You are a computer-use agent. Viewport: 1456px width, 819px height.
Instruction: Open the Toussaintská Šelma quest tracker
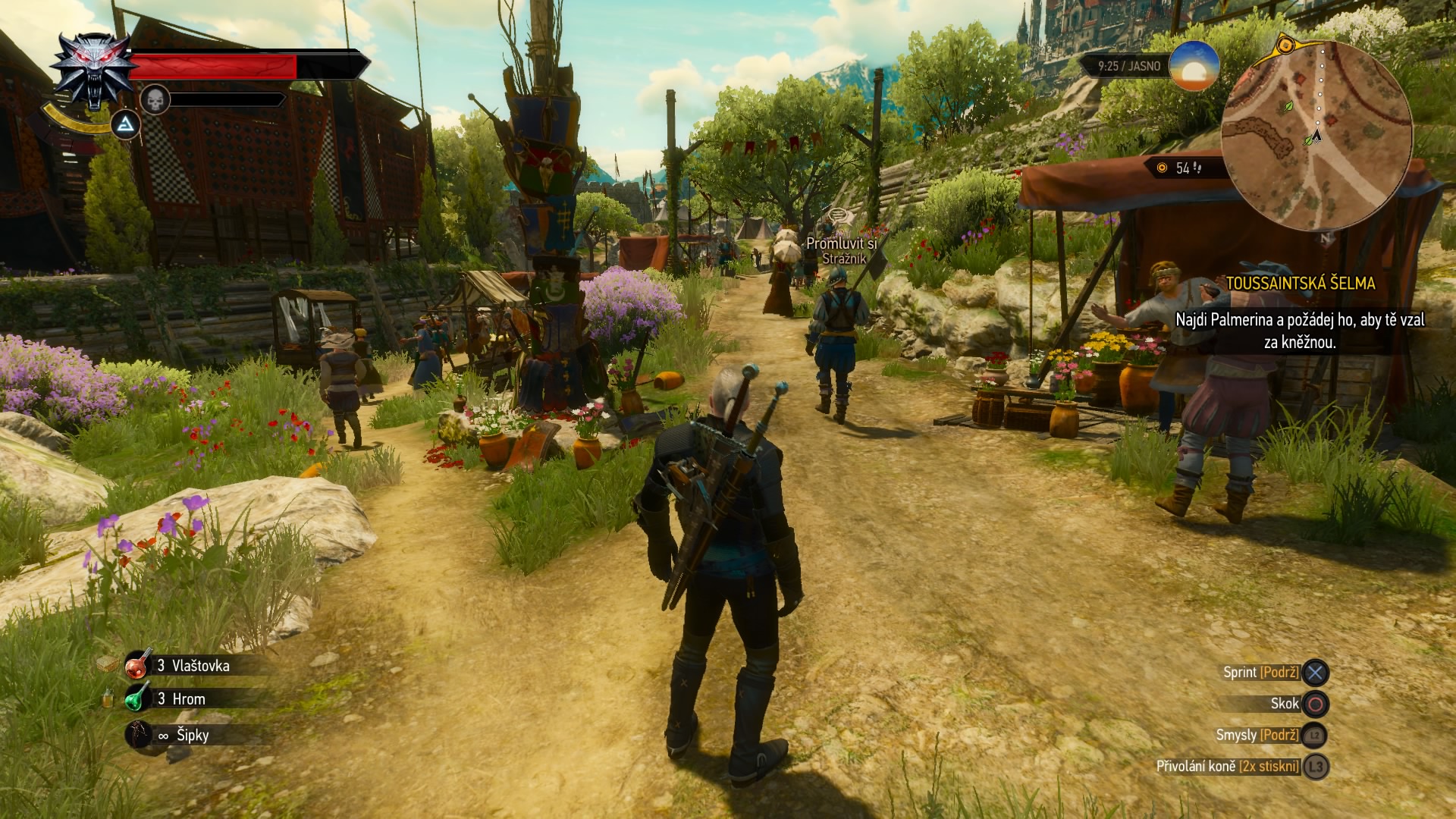[x=1301, y=284]
